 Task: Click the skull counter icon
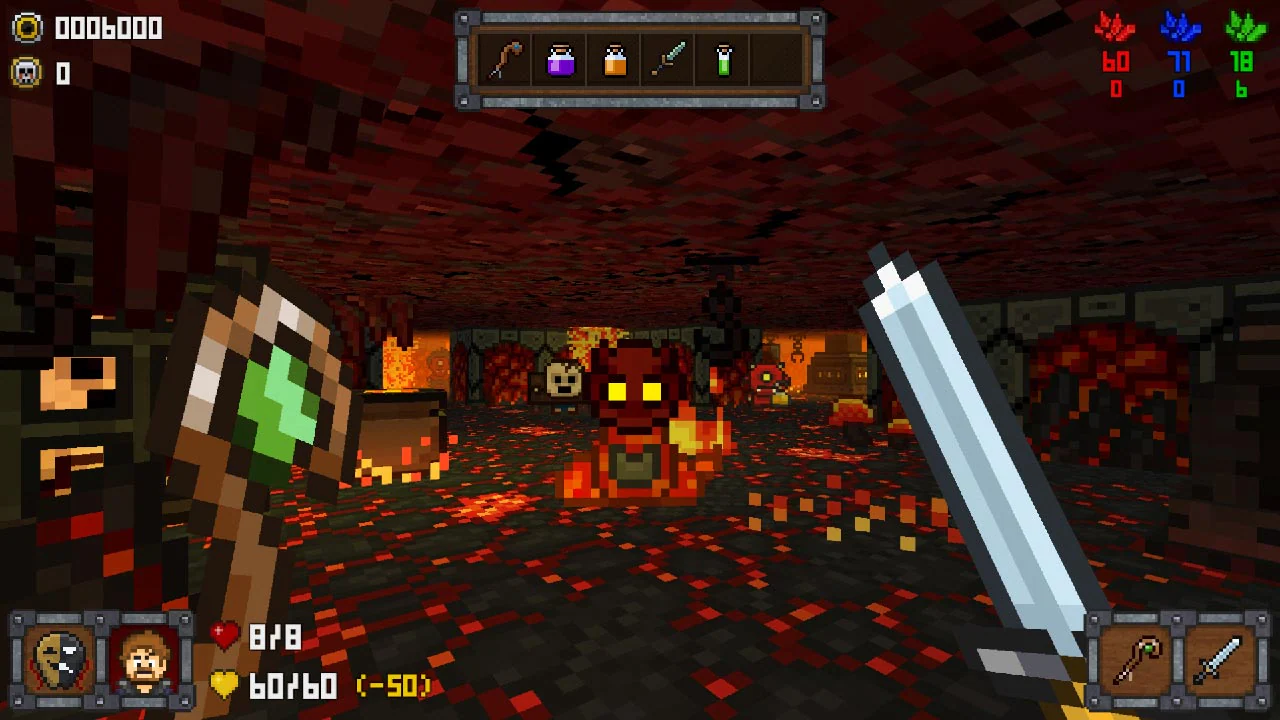pos(27,70)
